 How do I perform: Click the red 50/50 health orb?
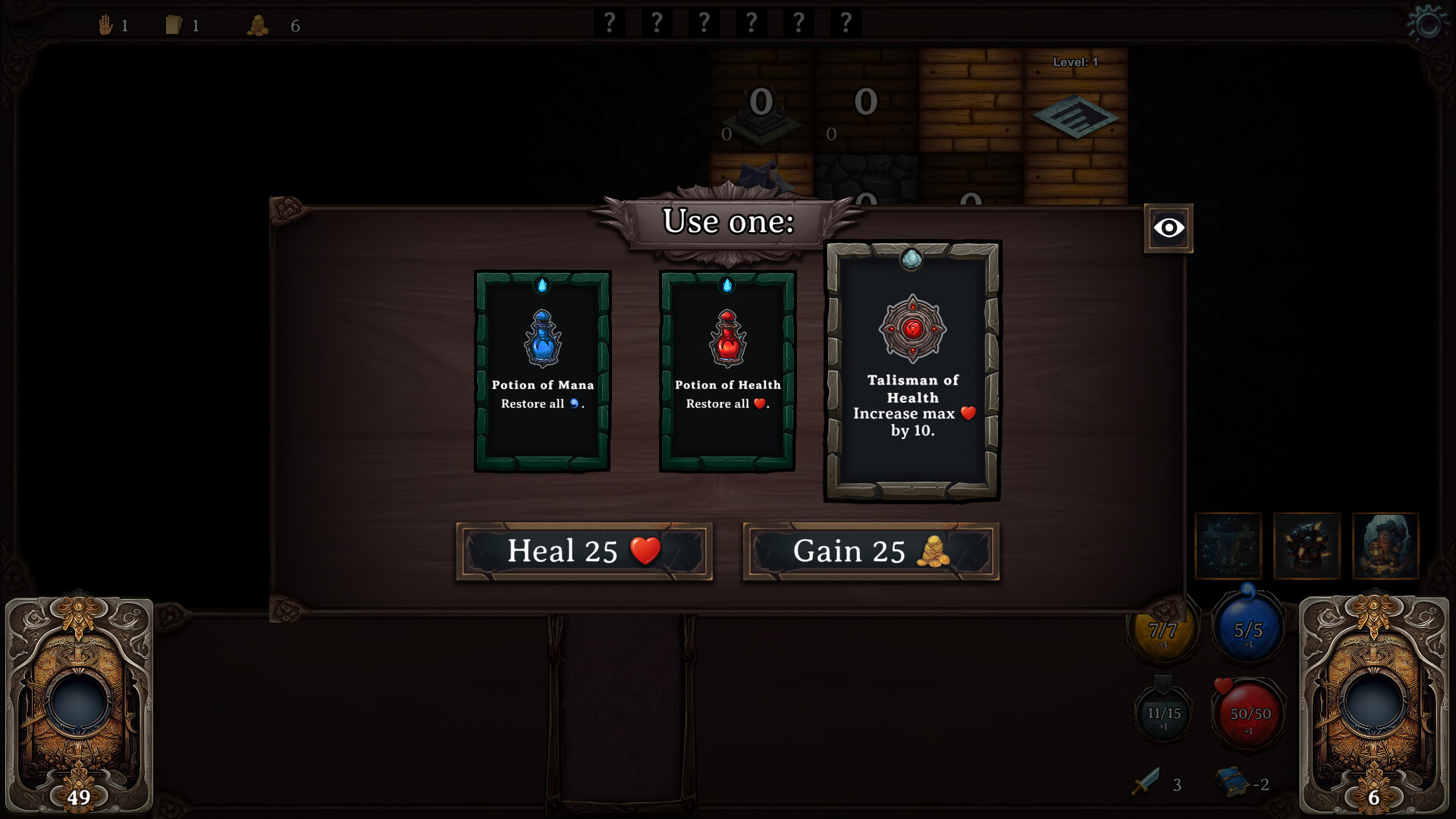point(1248,714)
